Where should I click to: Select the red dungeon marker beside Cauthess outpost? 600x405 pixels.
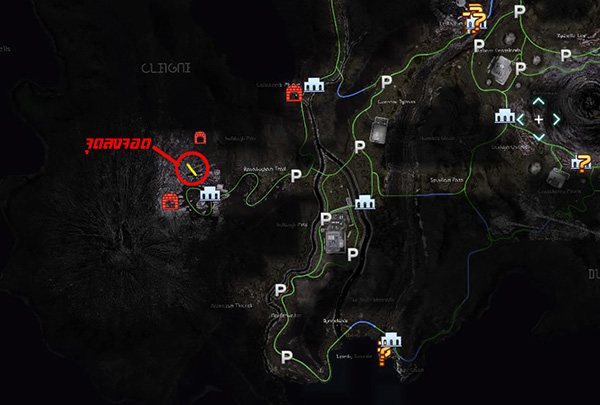(294, 94)
